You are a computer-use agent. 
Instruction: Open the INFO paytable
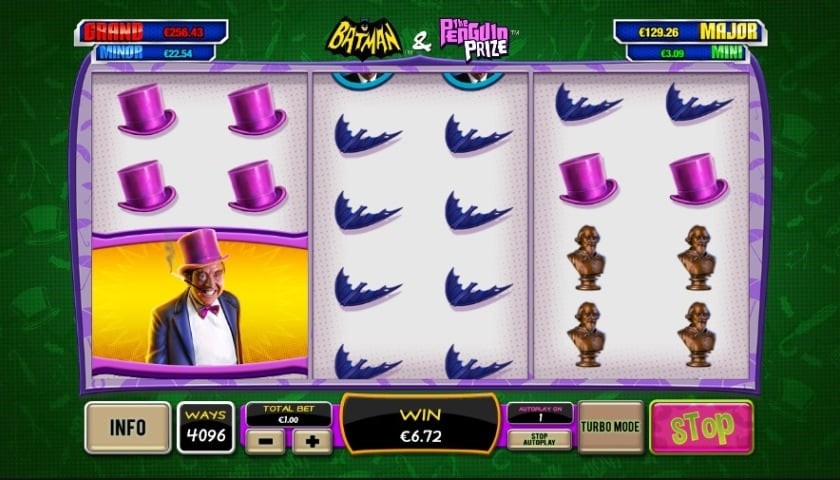coord(127,427)
